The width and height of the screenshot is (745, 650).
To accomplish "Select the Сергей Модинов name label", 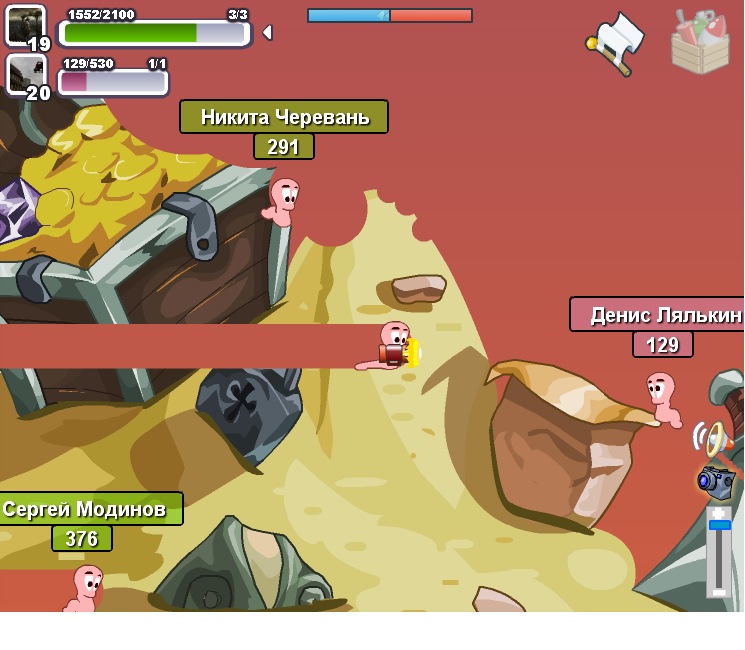I will coord(86,509).
